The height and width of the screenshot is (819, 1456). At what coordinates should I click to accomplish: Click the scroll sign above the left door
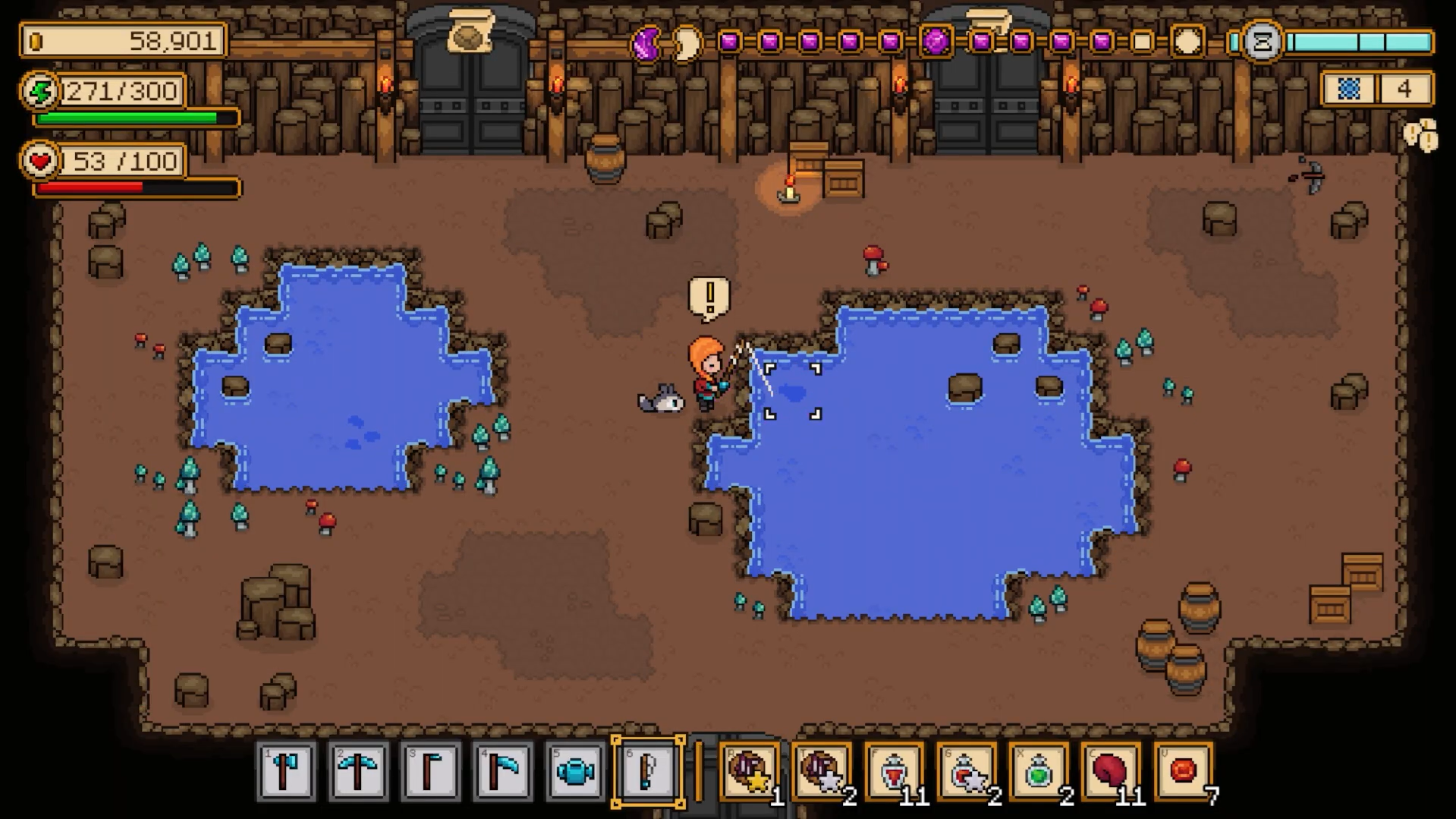[471, 31]
